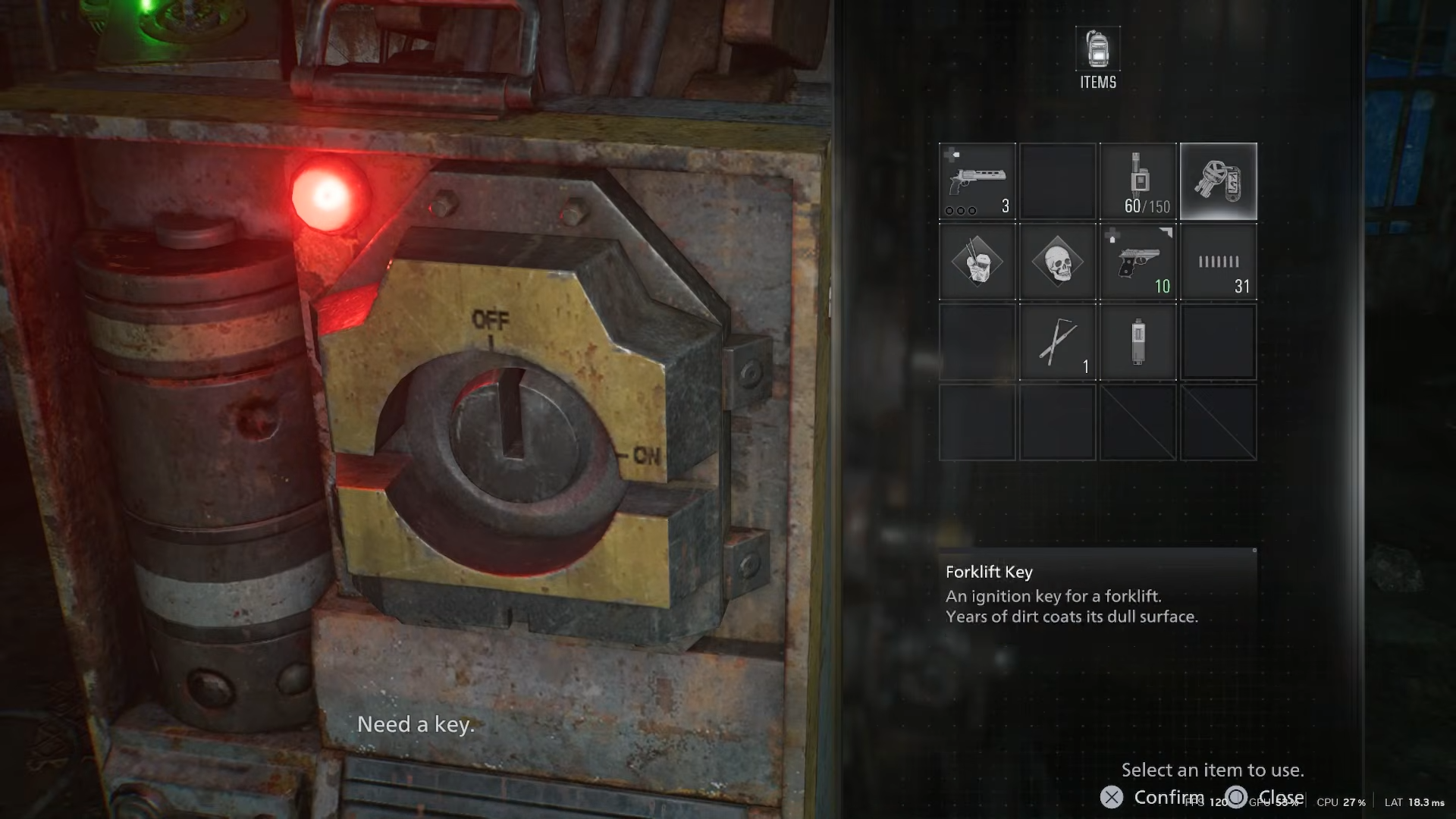The width and height of the screenshot is (1456, 819).
Task: Select the Forklift Key item slot
Action: click(1218, 181)
